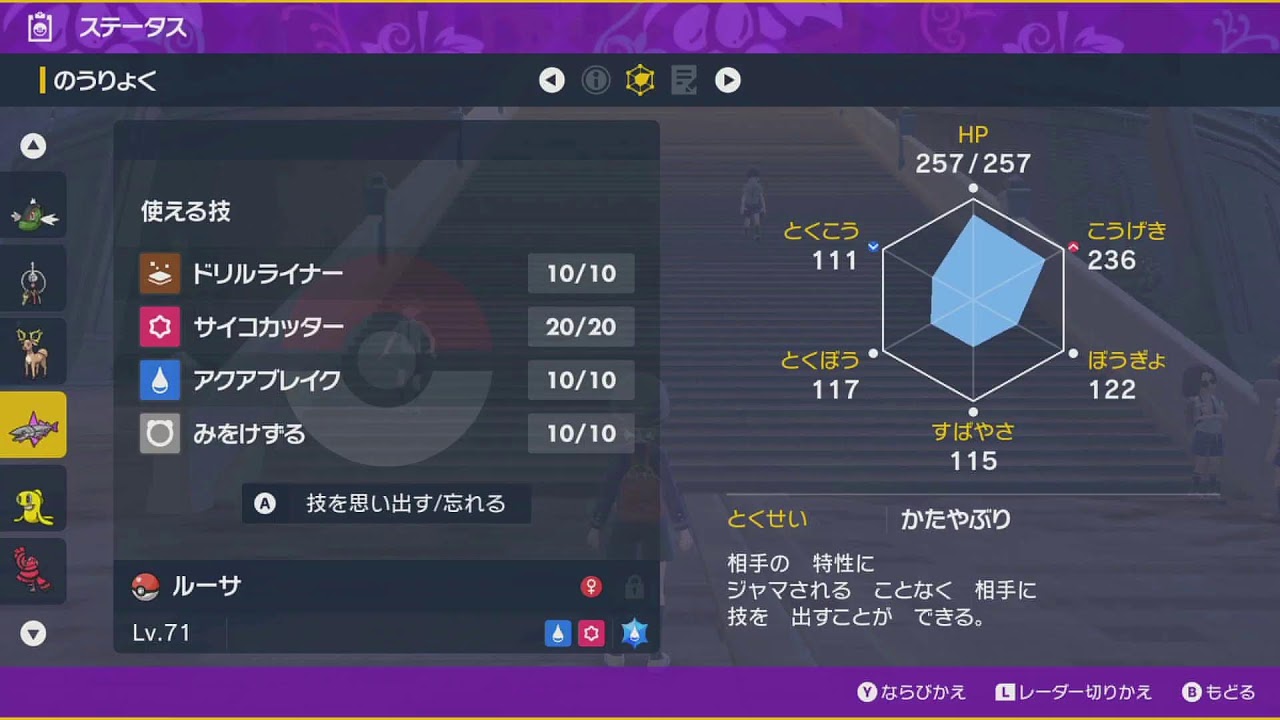Select the highlighted Pokémon in the party sidebar
This screenshot has height=720, width=1280.
(33, 424)
